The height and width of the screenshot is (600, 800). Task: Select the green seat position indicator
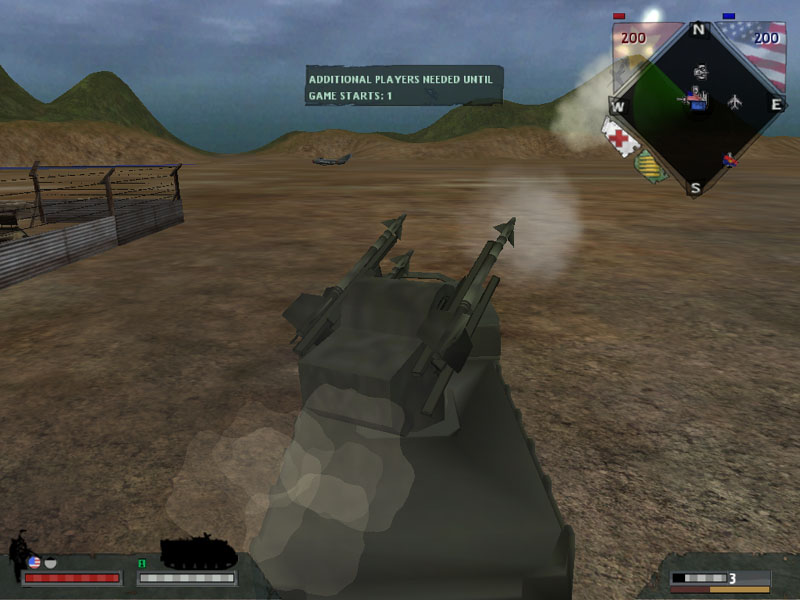[142, 563]
